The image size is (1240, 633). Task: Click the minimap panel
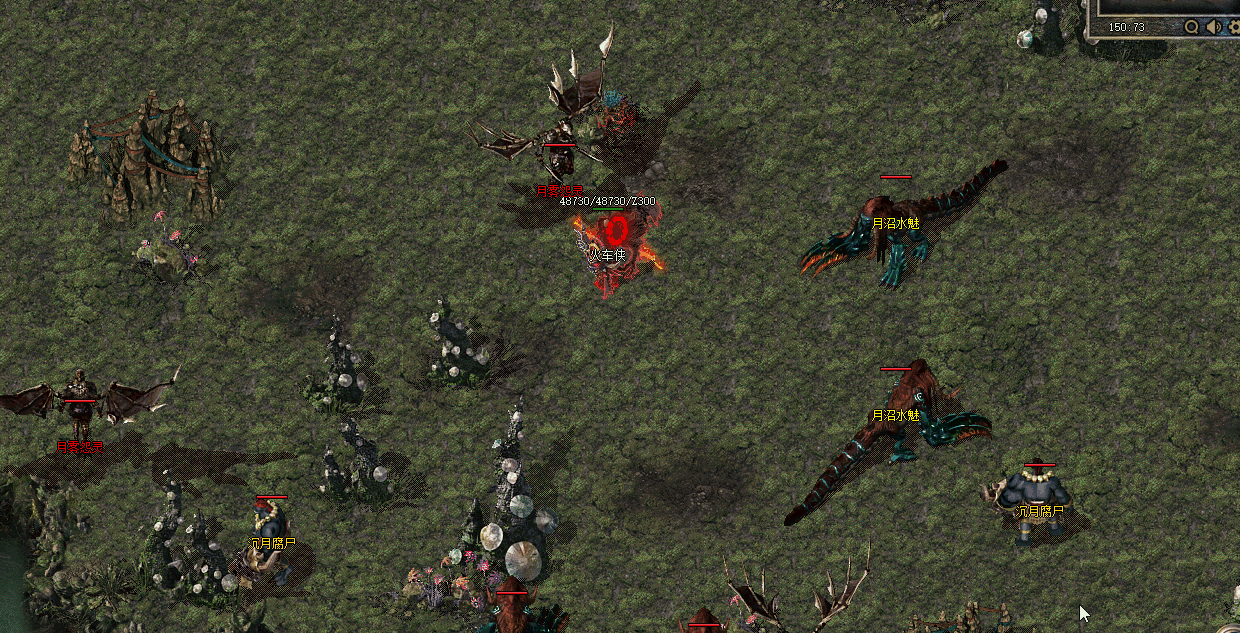point(1166,7)
